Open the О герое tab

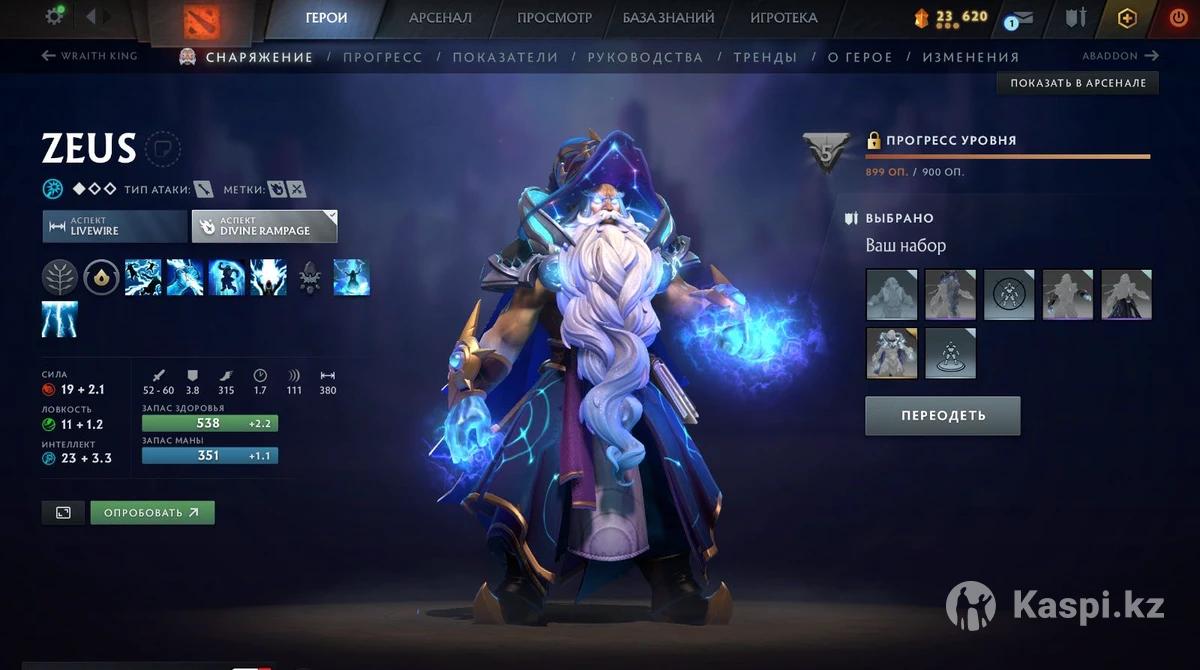(x=860, y=57)
